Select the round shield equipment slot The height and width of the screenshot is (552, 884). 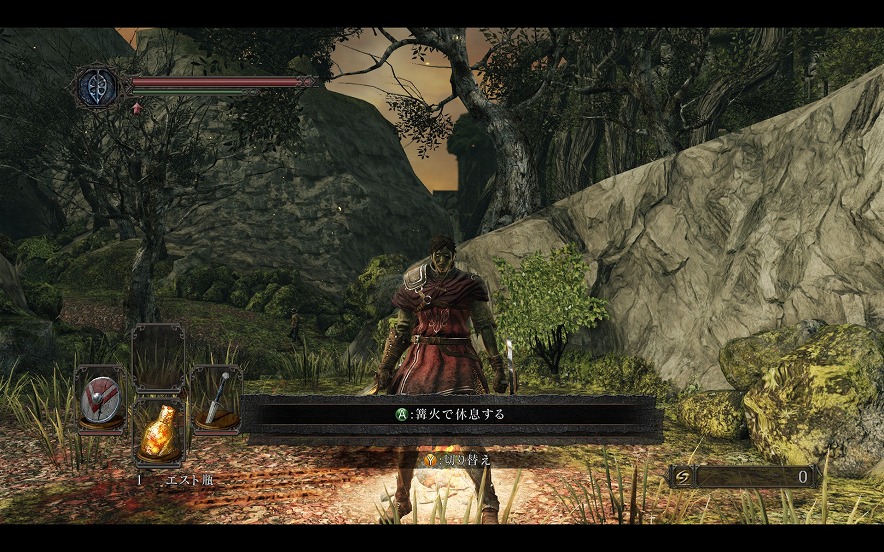point(101,400)
